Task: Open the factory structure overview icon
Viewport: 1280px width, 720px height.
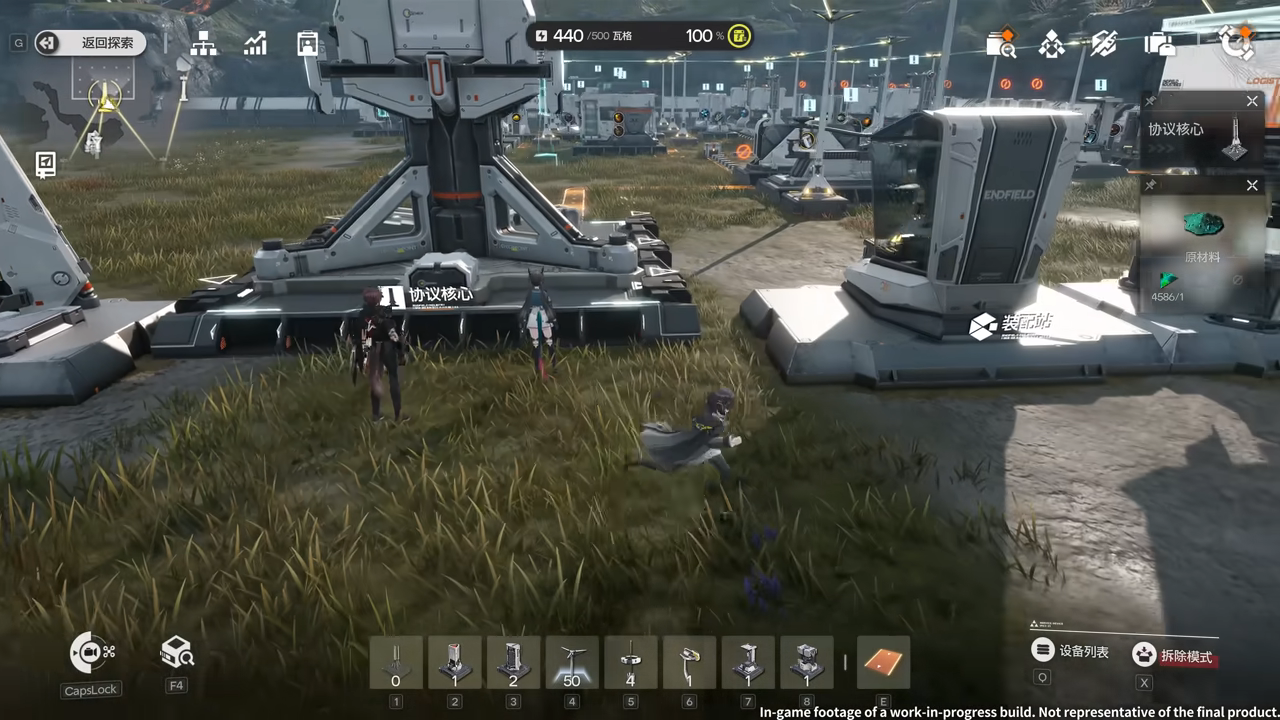Action: (203, 43)
